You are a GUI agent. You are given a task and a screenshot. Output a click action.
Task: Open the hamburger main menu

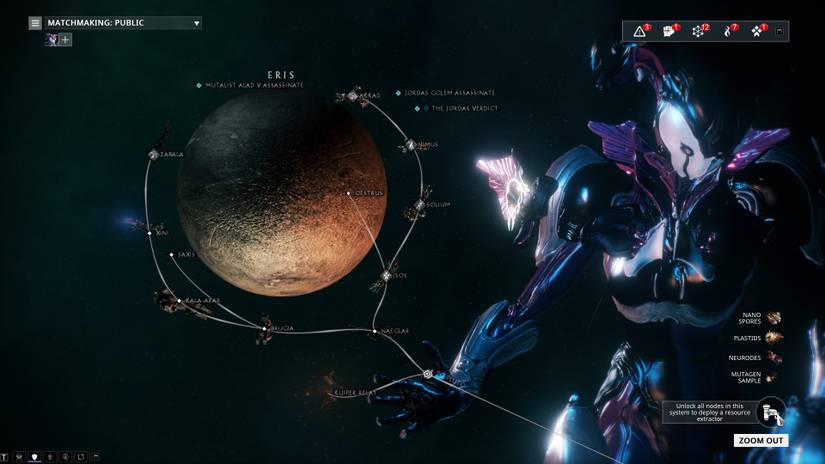[35, 22]
